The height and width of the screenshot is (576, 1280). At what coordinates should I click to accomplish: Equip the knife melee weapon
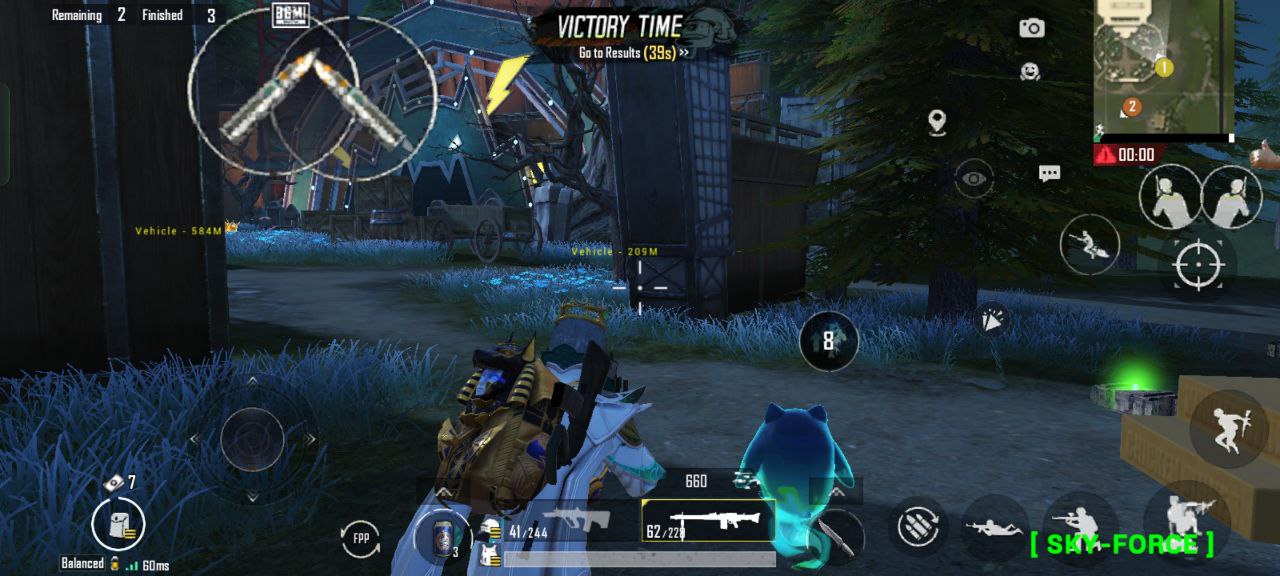coord(836,535)
